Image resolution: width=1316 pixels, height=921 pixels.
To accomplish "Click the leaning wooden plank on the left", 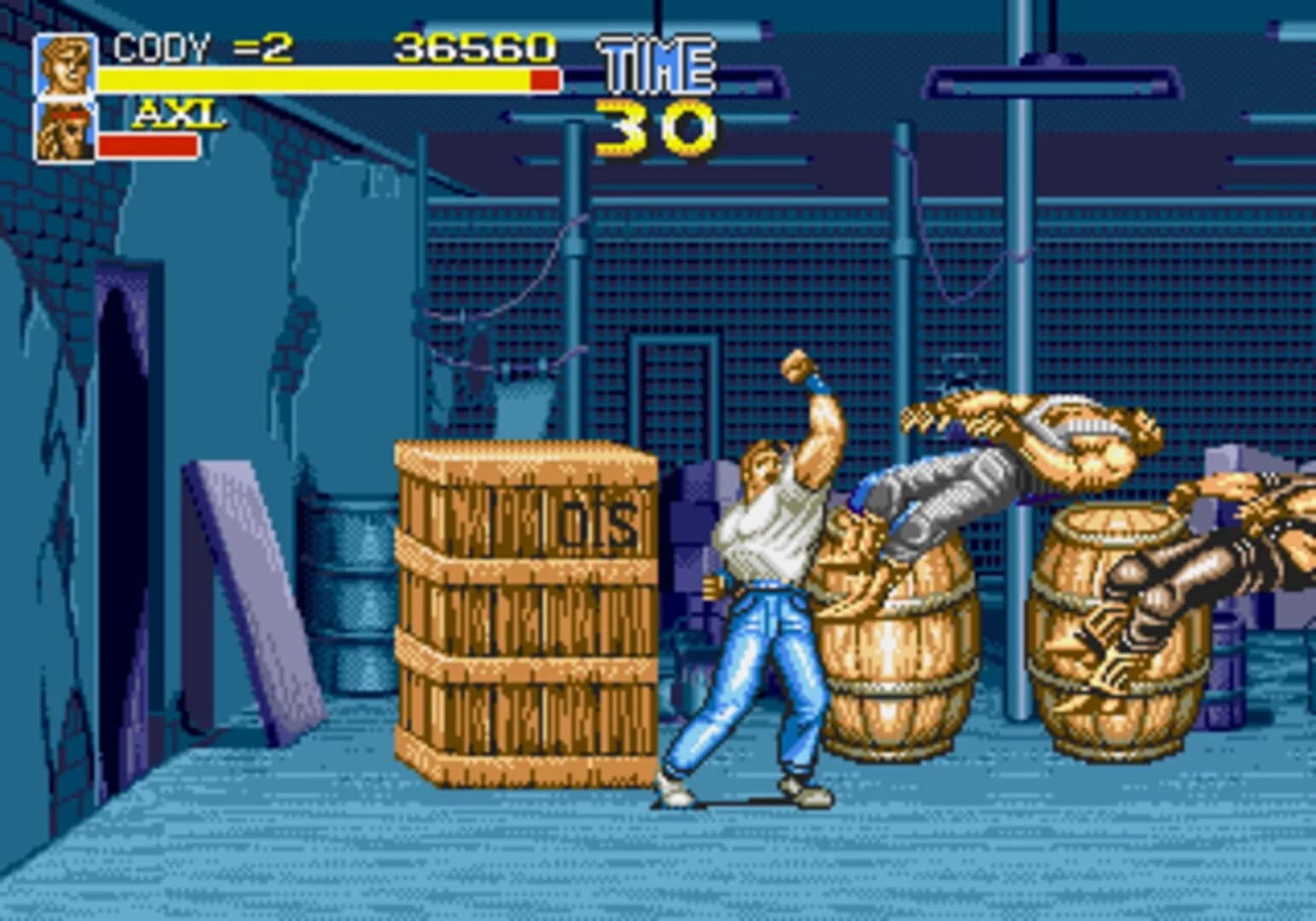I will (x=247, y=588).
